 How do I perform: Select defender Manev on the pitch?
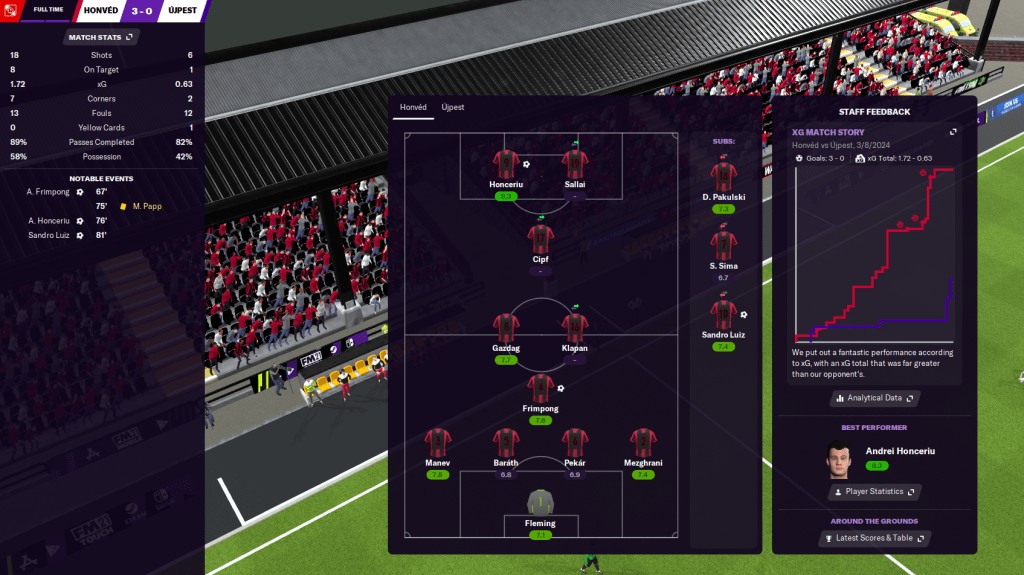click(x=437, y=445)
